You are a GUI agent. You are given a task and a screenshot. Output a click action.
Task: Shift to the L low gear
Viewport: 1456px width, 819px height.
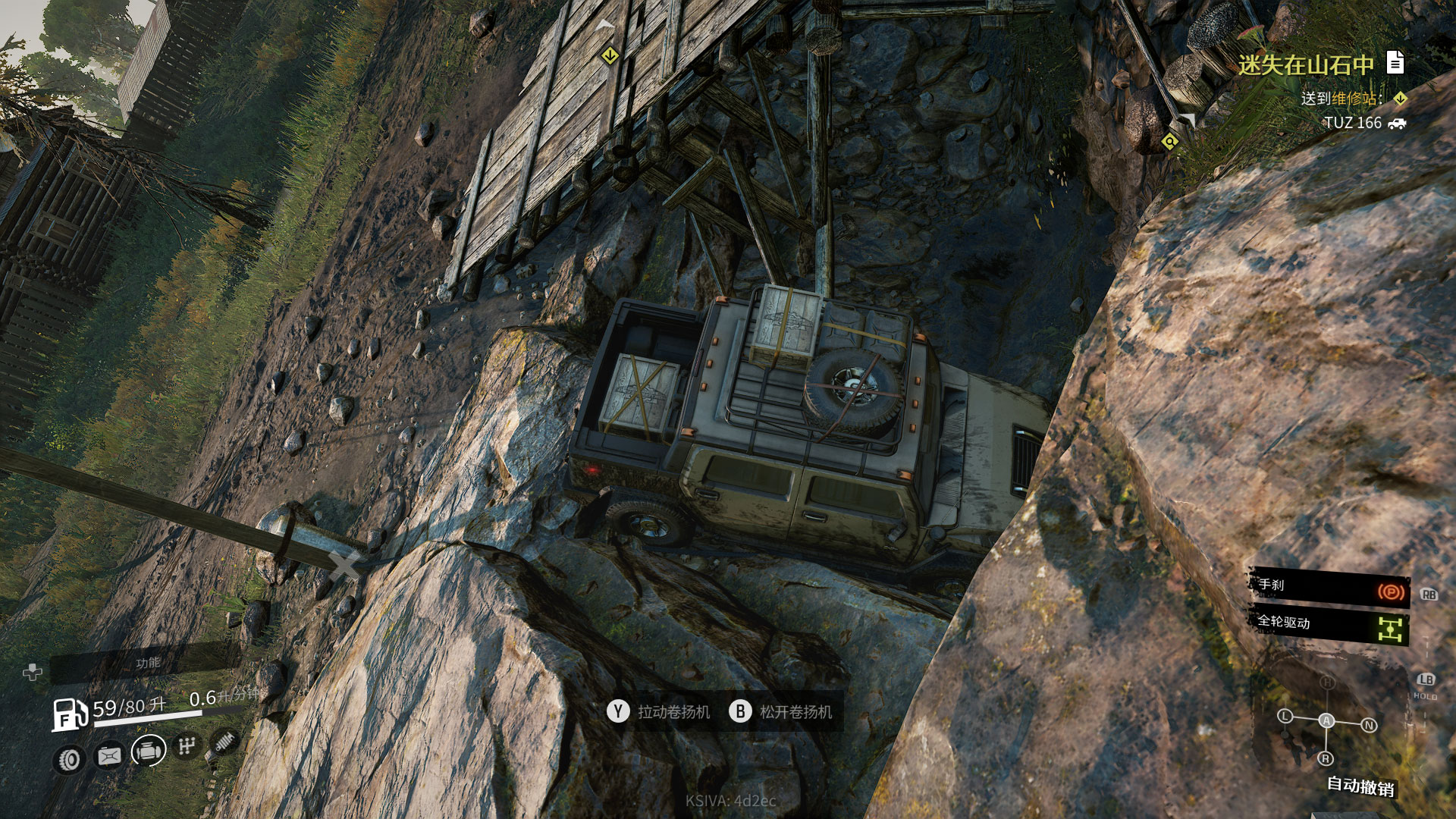[1285, 716]
